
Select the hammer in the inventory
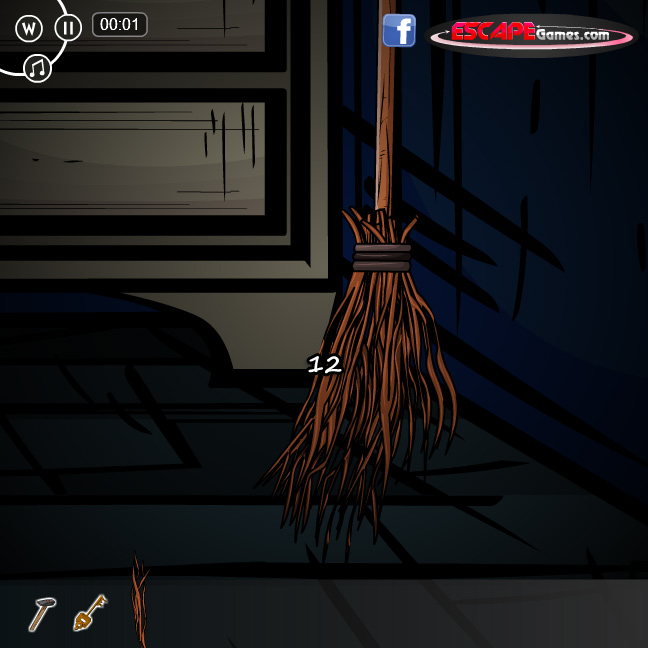pos(40,613)
